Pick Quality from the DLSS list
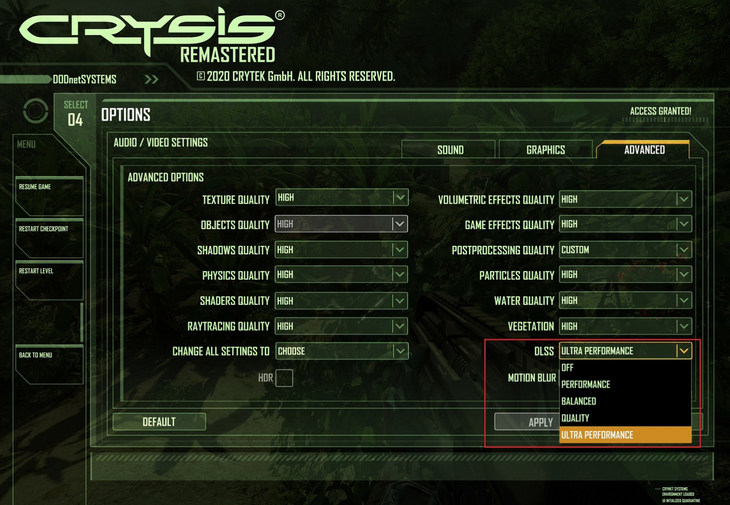This screenshot has width=730, height=505. (624, 418)
